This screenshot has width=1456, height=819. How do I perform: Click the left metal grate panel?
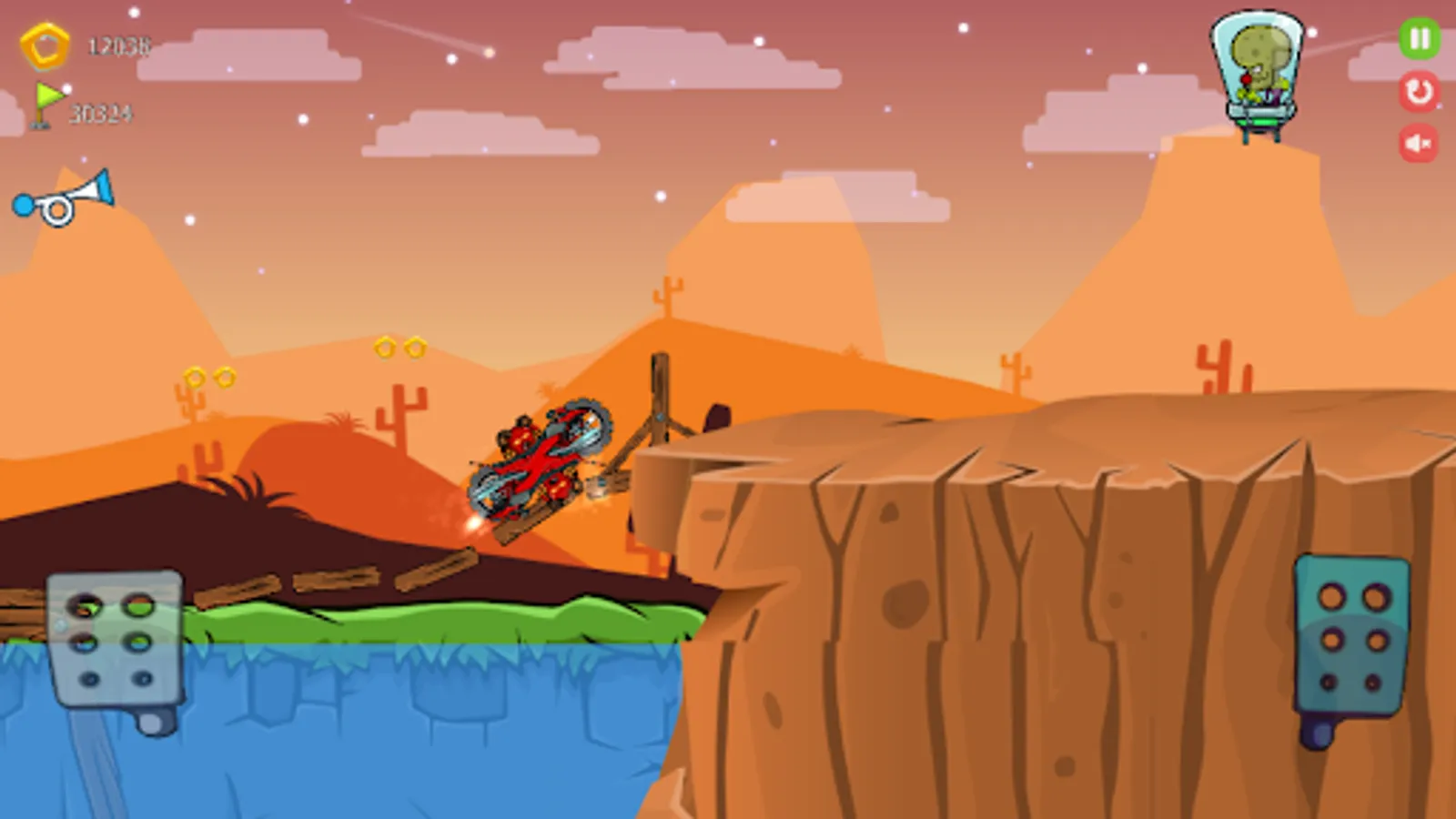pyautogui.click(x=113, y=637)
